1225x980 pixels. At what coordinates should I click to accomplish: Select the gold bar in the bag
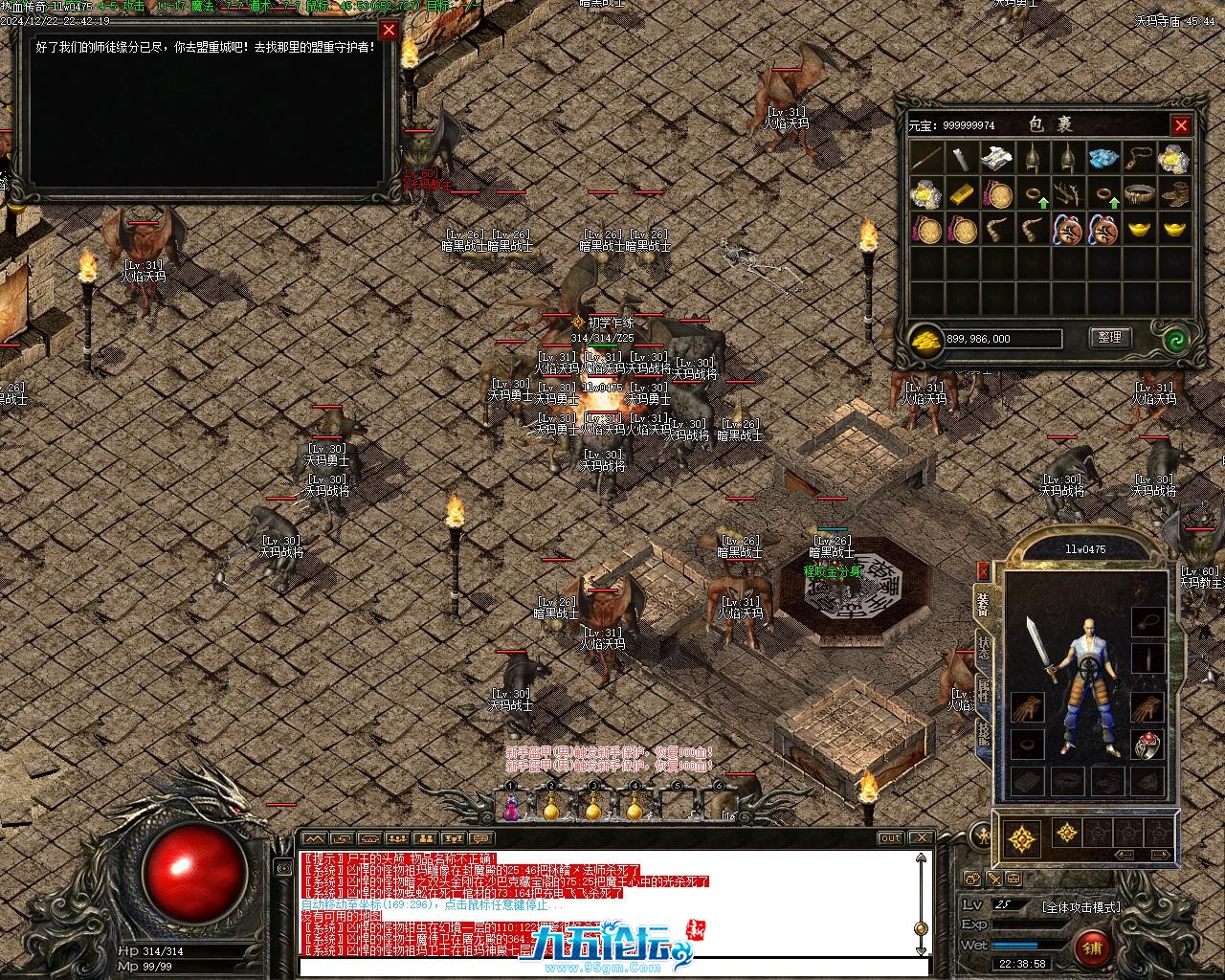pos(962,194)
